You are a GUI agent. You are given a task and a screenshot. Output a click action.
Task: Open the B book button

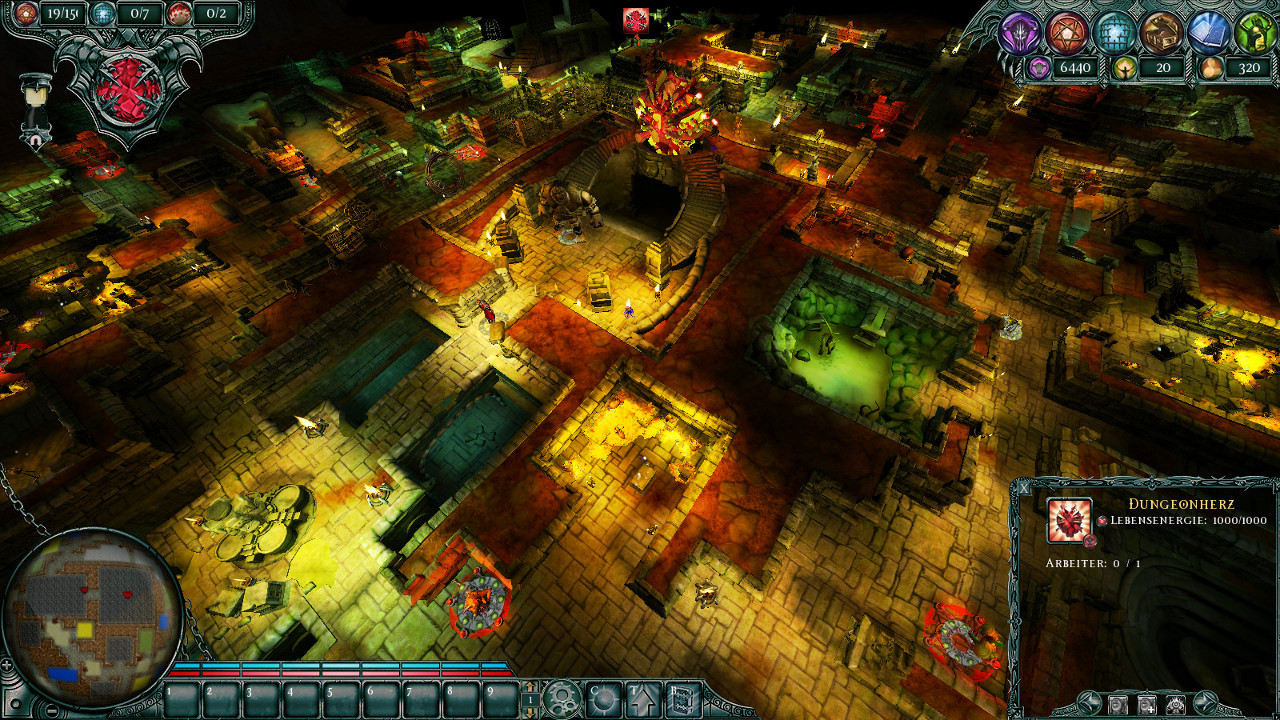pyautogui.click(x=684, y=698)
